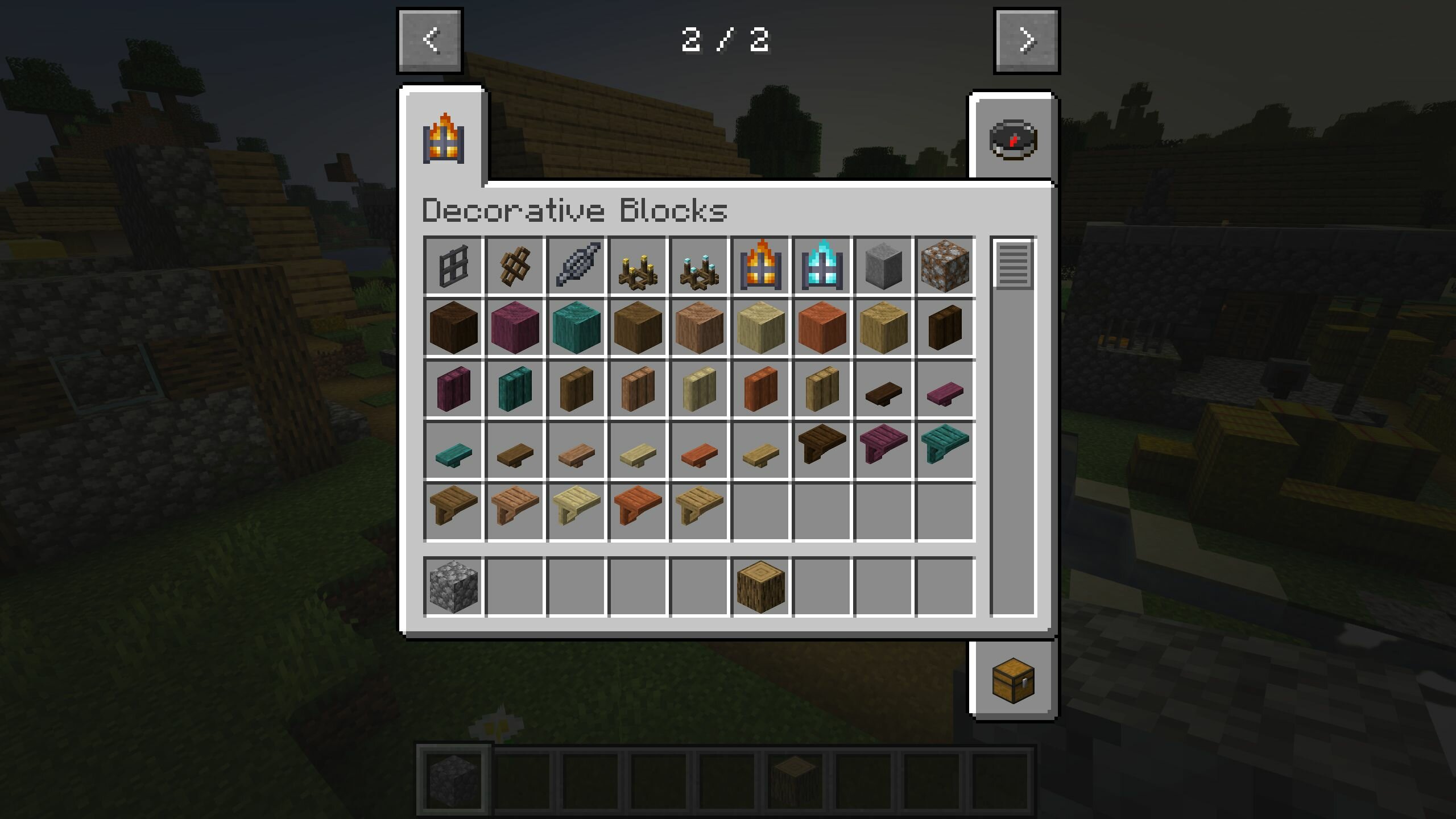This screenshot has width=1456, height=819.
Task: Choose the orange flame brazier item
Action: click(x=760, y=266)
